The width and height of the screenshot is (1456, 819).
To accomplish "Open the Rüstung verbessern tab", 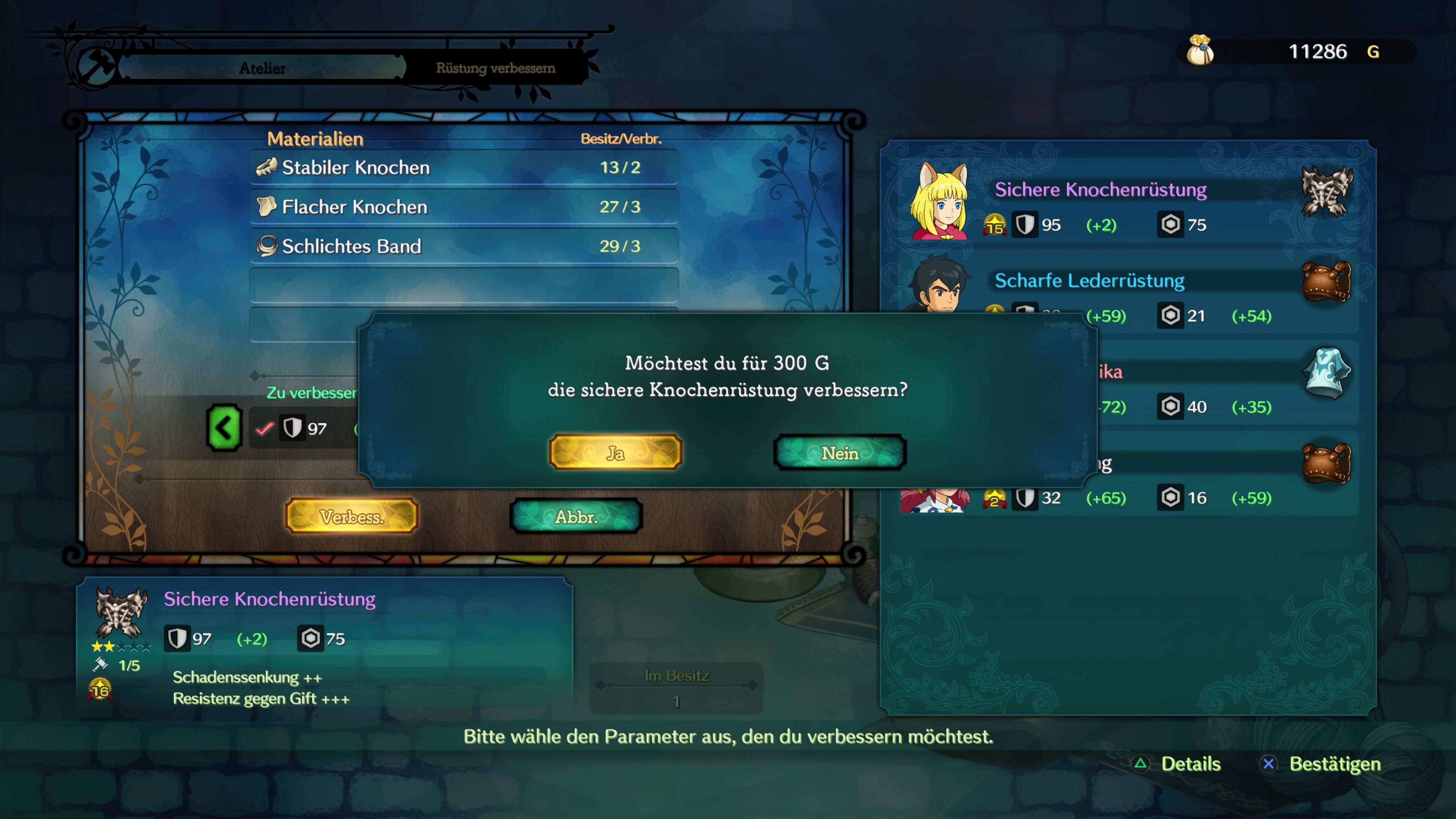I will (x=495, y=68).
